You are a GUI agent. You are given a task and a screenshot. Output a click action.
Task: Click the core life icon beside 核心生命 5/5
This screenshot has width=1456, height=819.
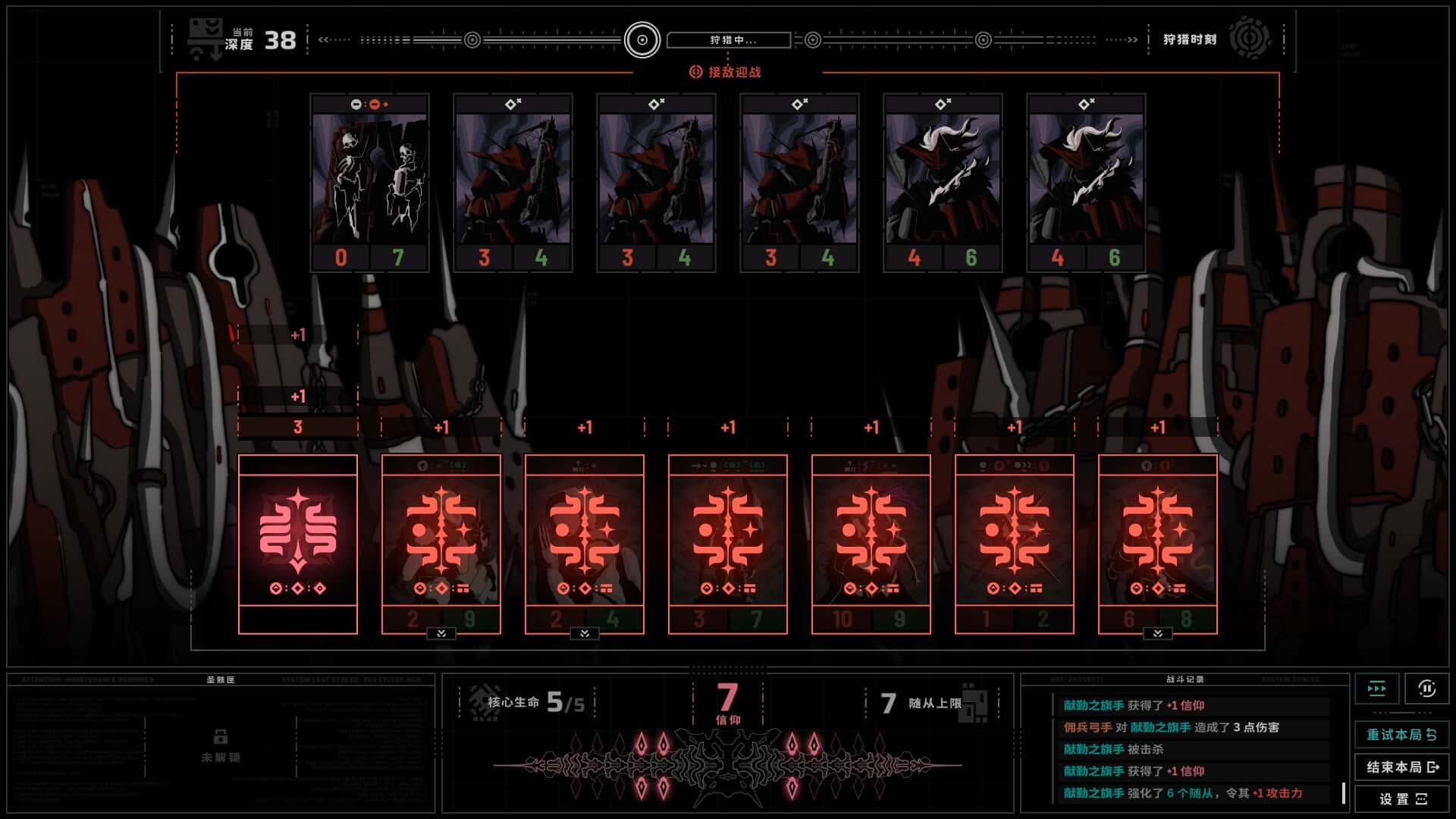[479, 703]
